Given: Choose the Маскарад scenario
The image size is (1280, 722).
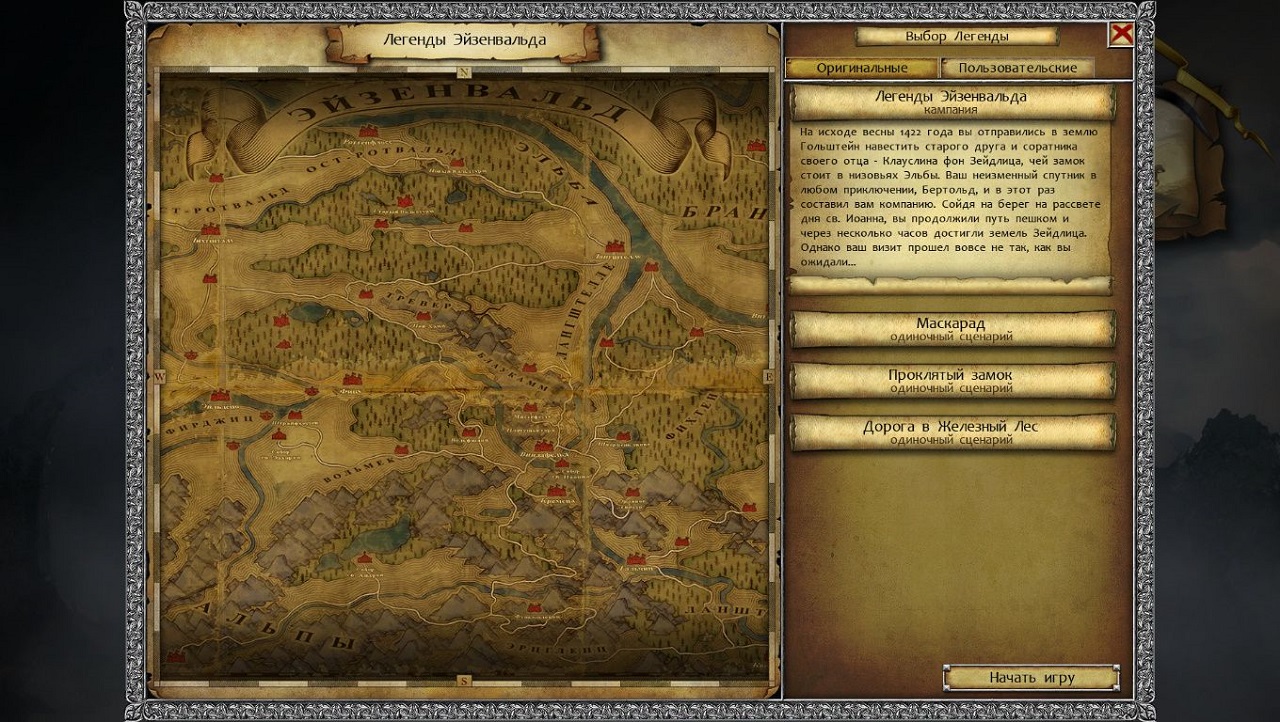Looking at the screenshot, I should 951,329.
